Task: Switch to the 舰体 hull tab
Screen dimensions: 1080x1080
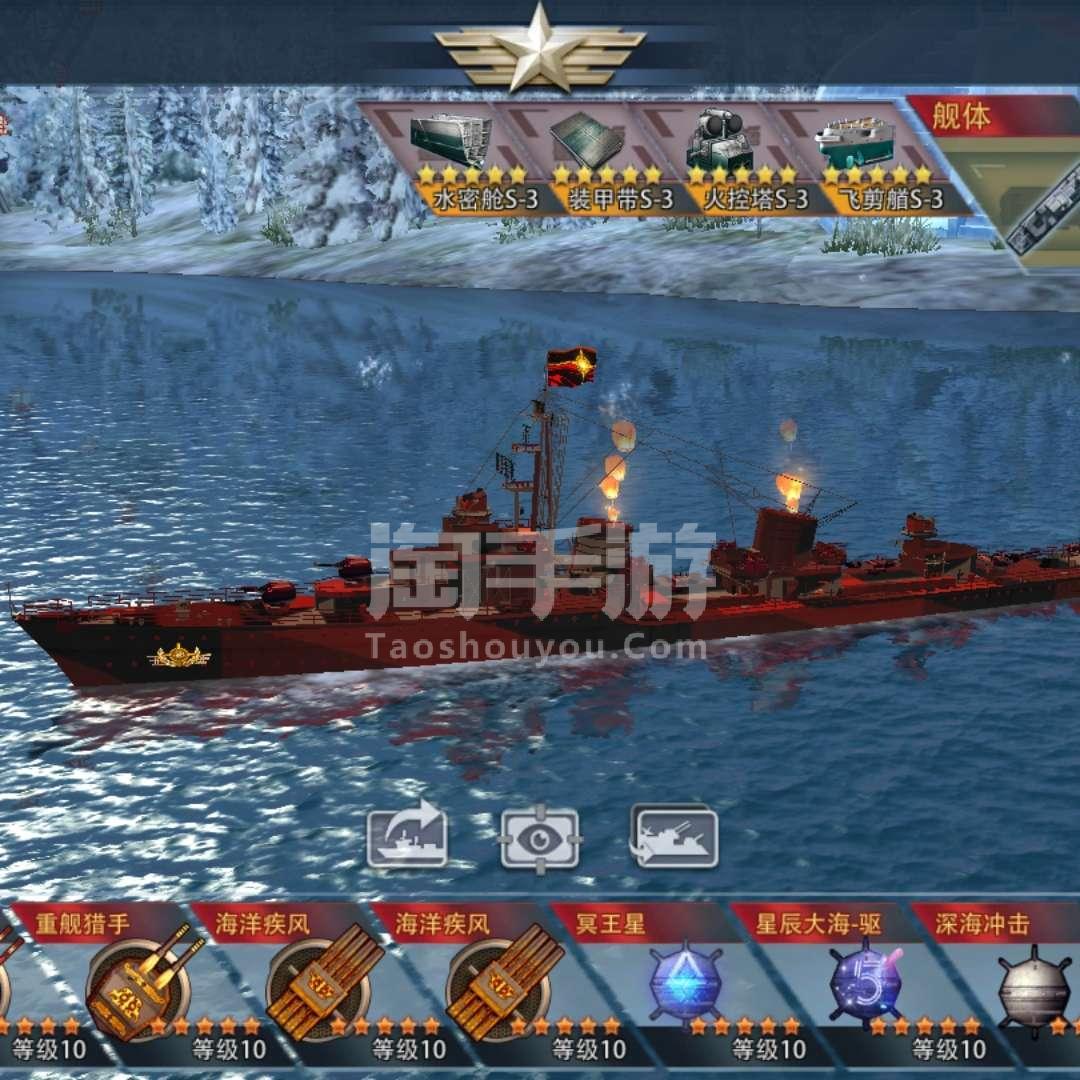Action: click(962, 117)
